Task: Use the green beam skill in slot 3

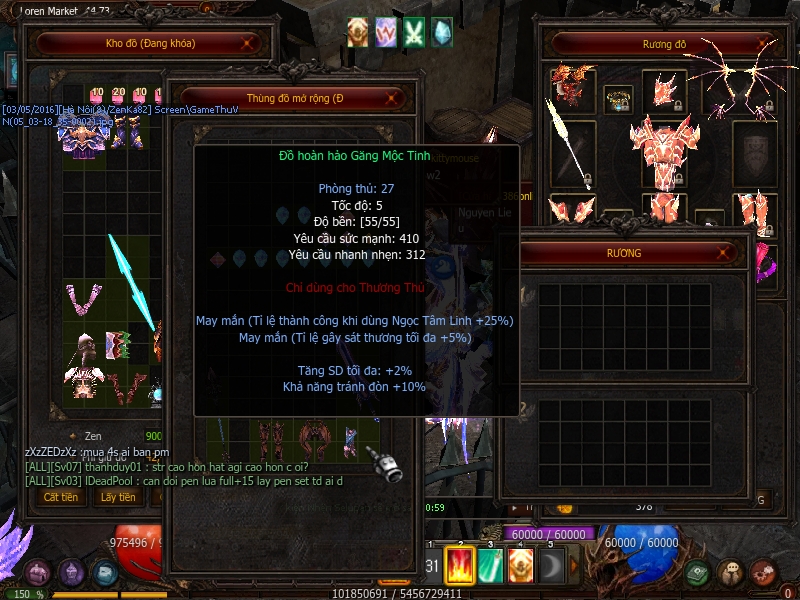Action: pyautogui.click(x=490, y=565)
